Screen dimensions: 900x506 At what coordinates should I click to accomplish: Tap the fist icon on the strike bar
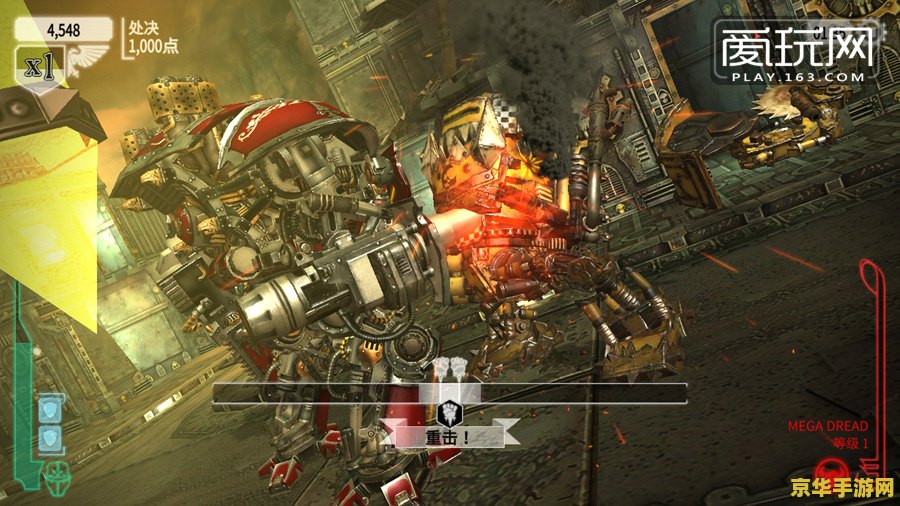pos(450,410)
